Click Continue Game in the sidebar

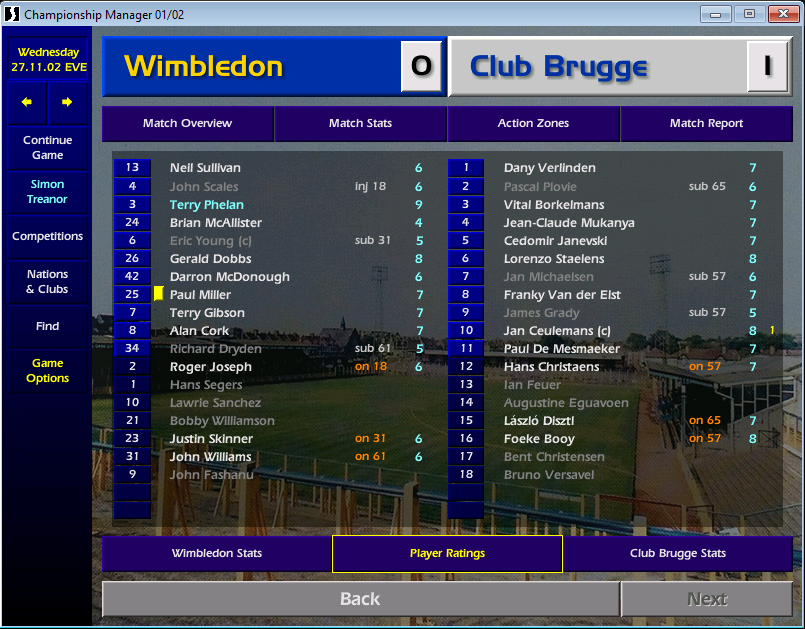point(47,148)
